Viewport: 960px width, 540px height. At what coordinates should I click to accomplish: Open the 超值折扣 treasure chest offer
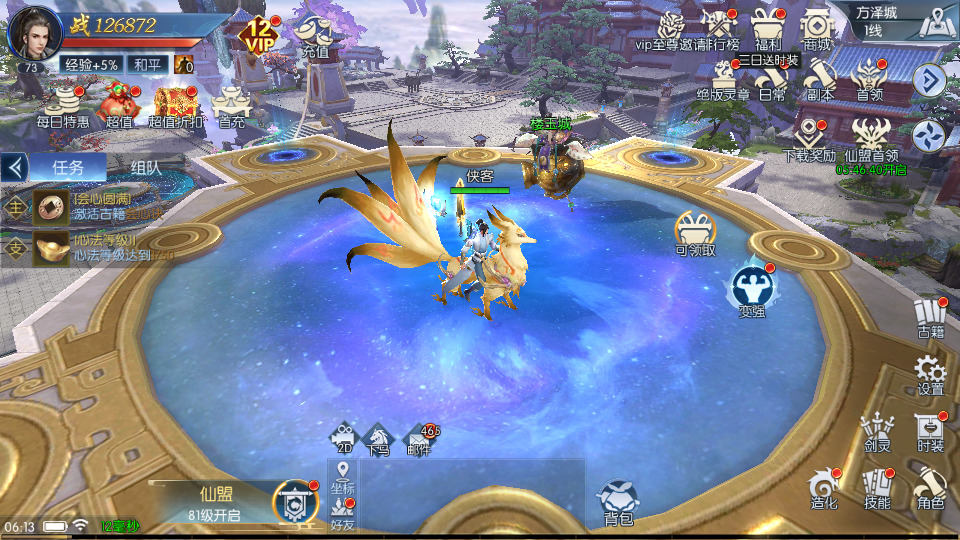[x=175, y=104]
